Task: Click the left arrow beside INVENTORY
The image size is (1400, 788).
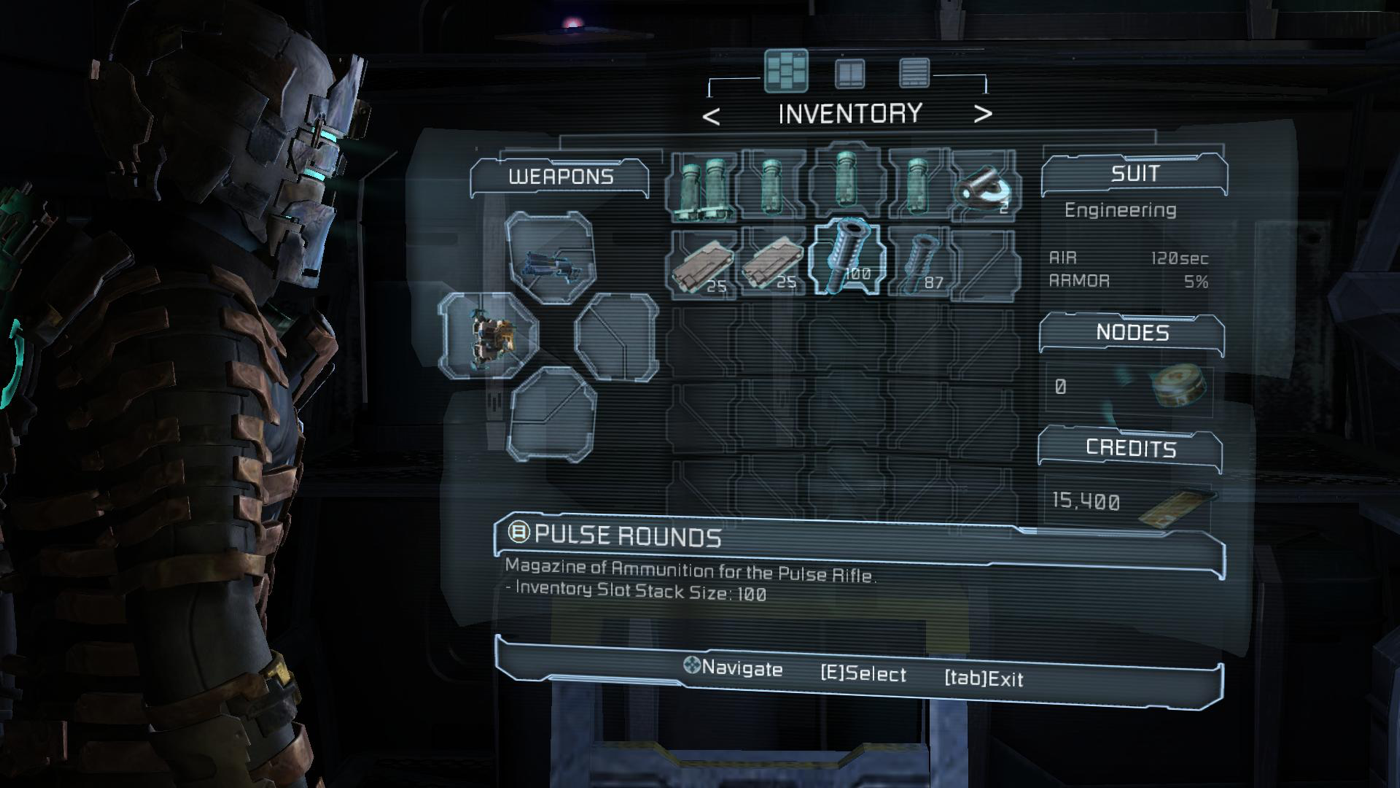Action: click(x=712, y=113)
